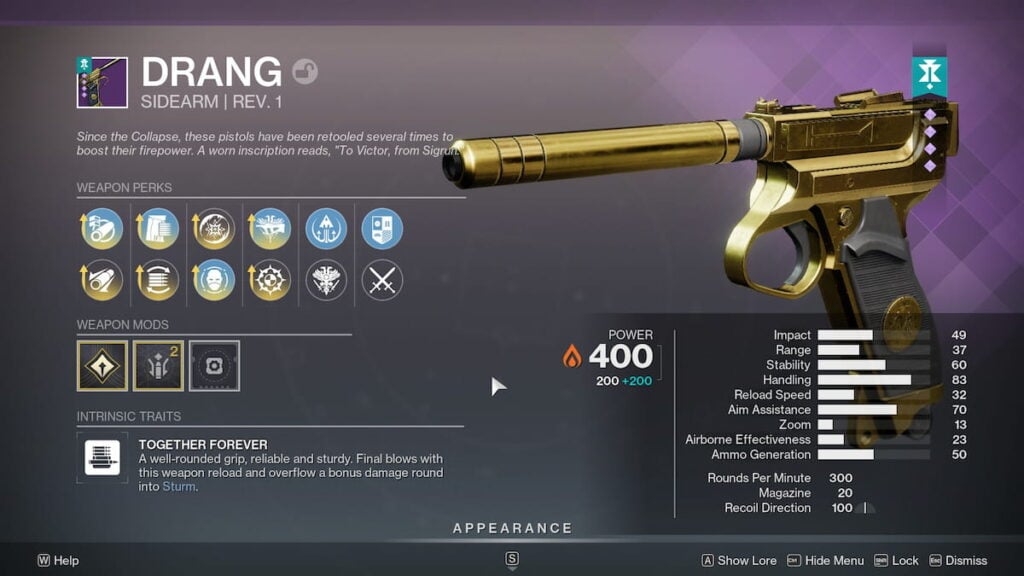Open the Appearance section
This screenshot has width=1024, height=576.
[512, 528]
